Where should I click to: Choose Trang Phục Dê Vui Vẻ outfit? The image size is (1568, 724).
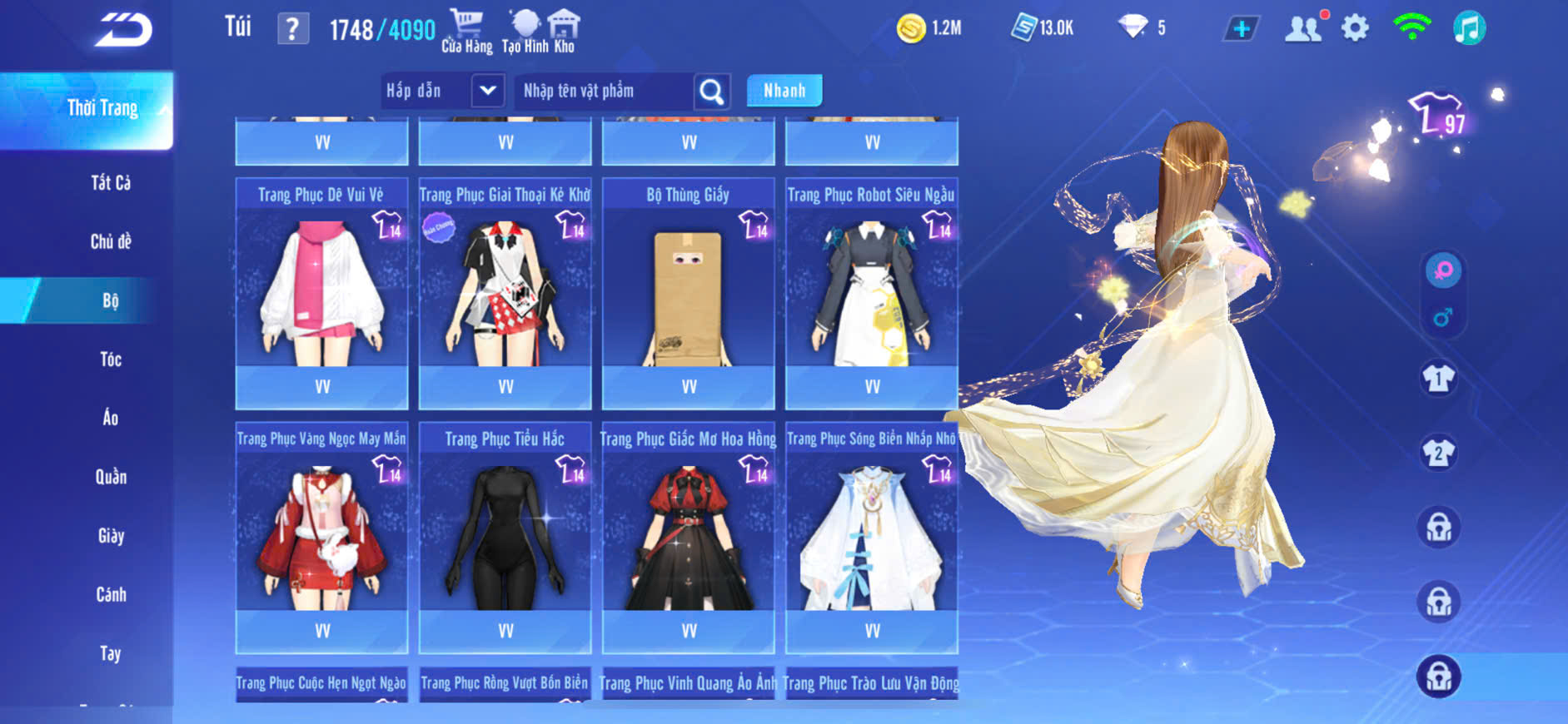[321, 288]
